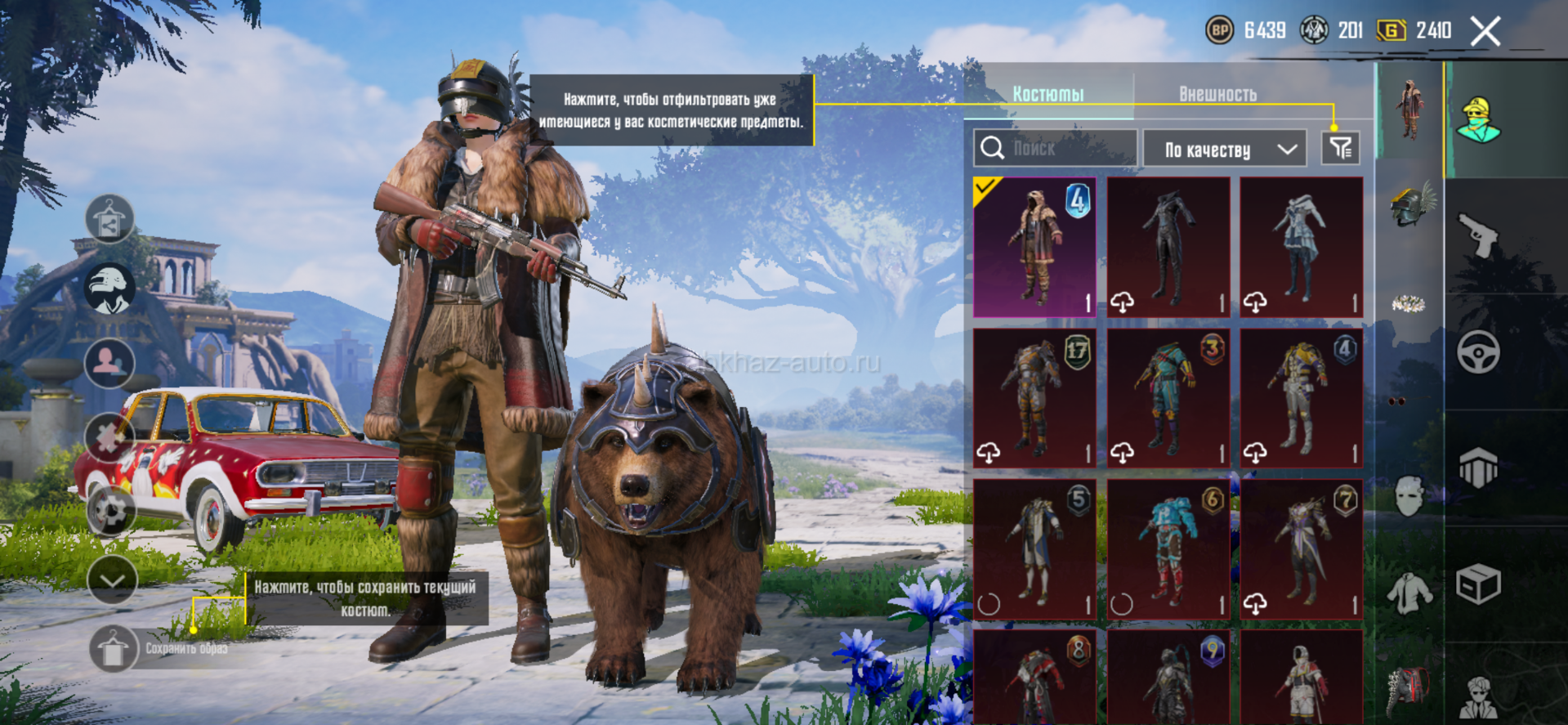Expand the down-arrow button on the left

[112, 580]
